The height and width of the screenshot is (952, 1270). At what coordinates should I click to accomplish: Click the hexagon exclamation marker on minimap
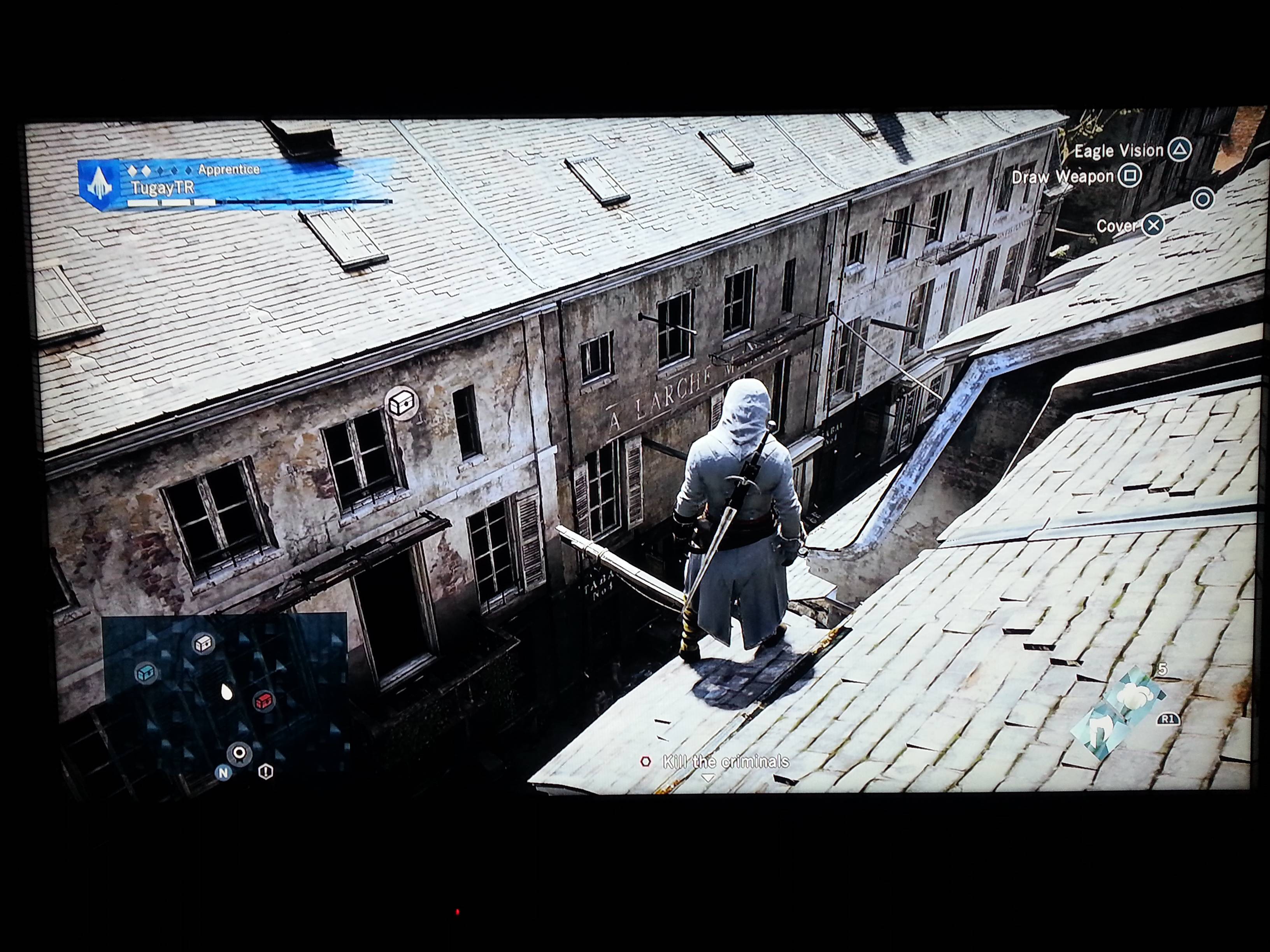click(265, 772)
